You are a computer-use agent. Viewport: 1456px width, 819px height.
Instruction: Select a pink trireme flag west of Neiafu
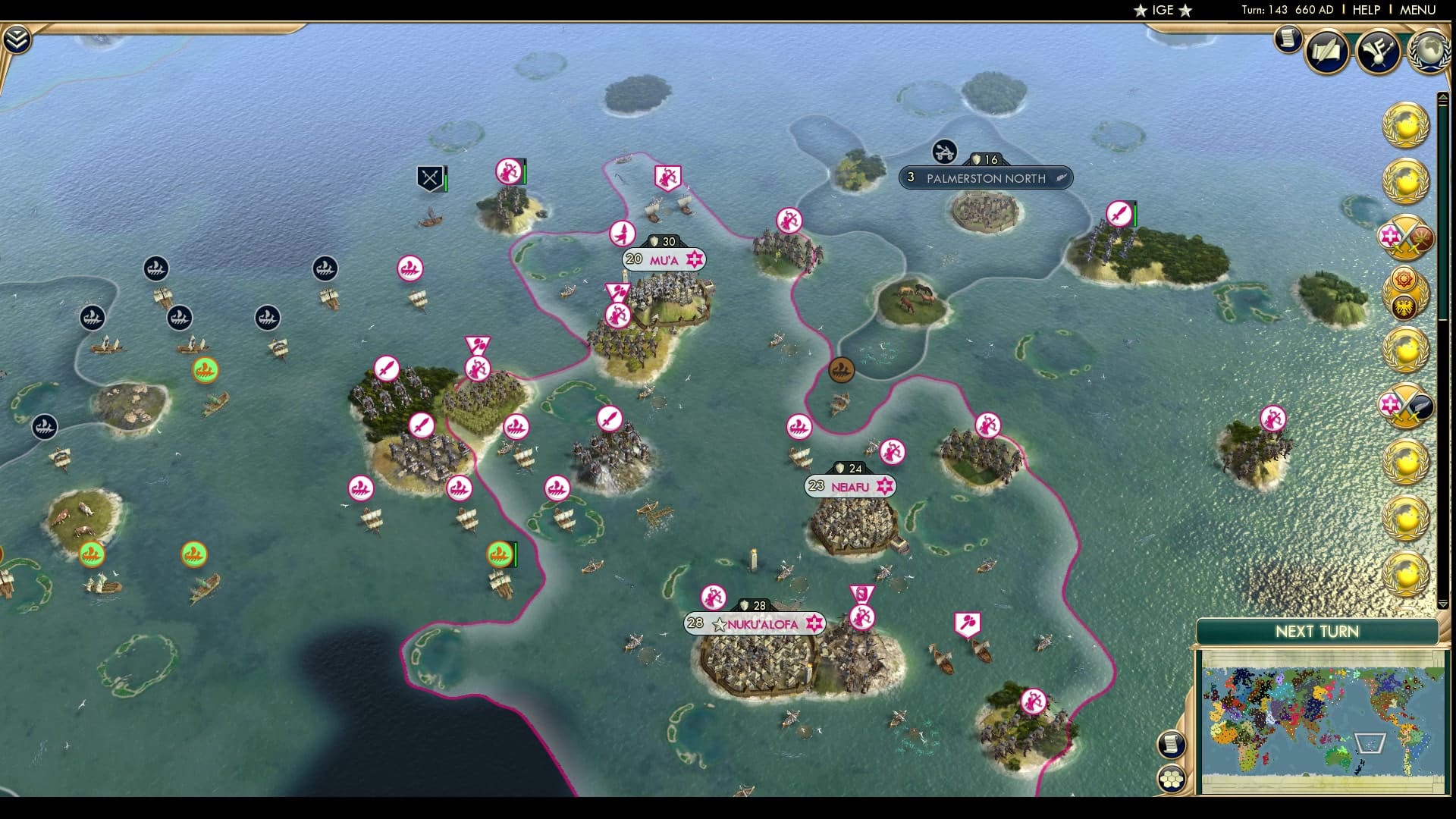pos(800,426)
